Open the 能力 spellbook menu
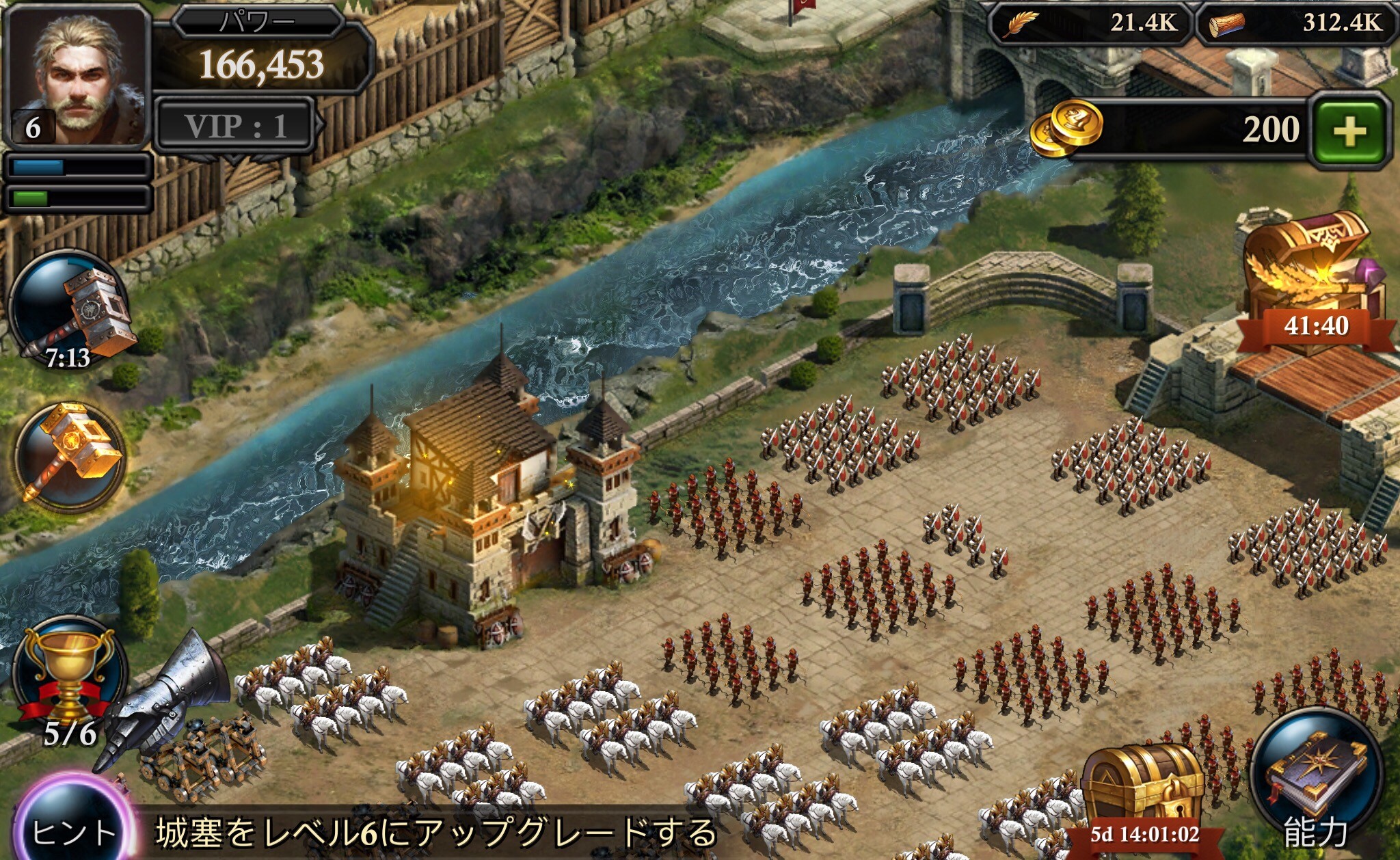Screen dimensions: 1400x860 (x=1317, y=779)
